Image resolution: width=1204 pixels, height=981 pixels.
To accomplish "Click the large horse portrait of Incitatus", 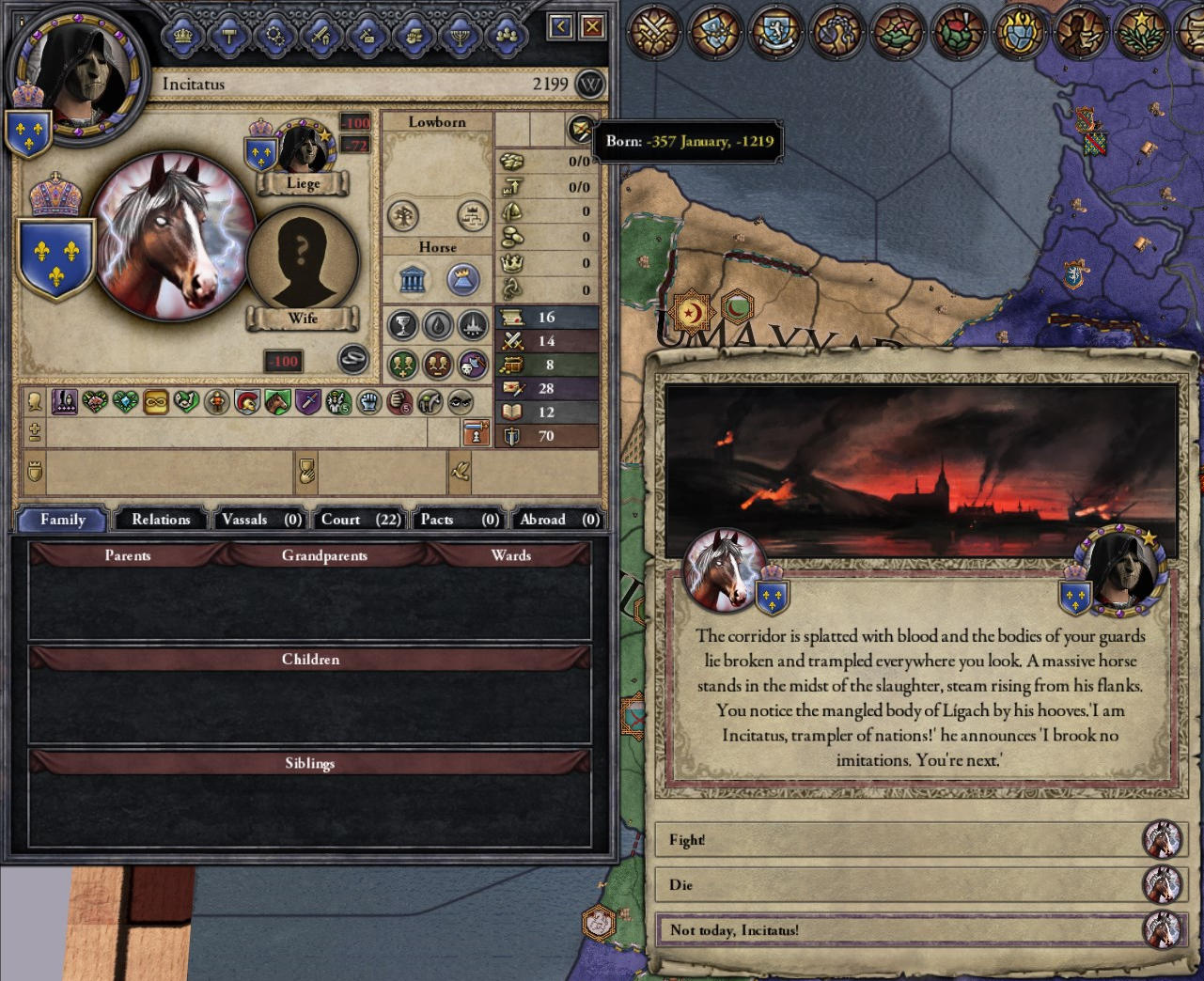I will [x=174, y=237].
